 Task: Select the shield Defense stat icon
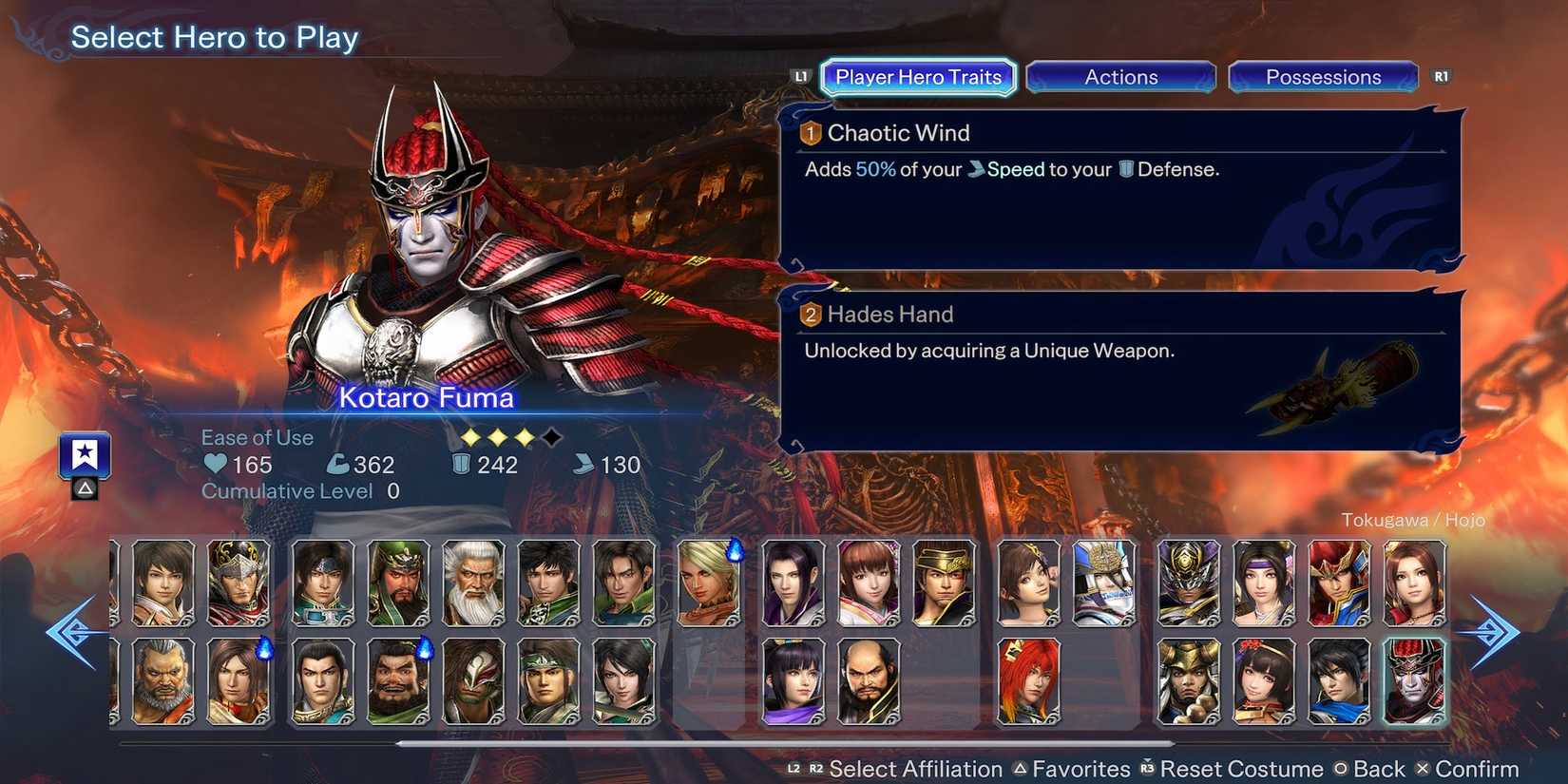click(460, 465)
